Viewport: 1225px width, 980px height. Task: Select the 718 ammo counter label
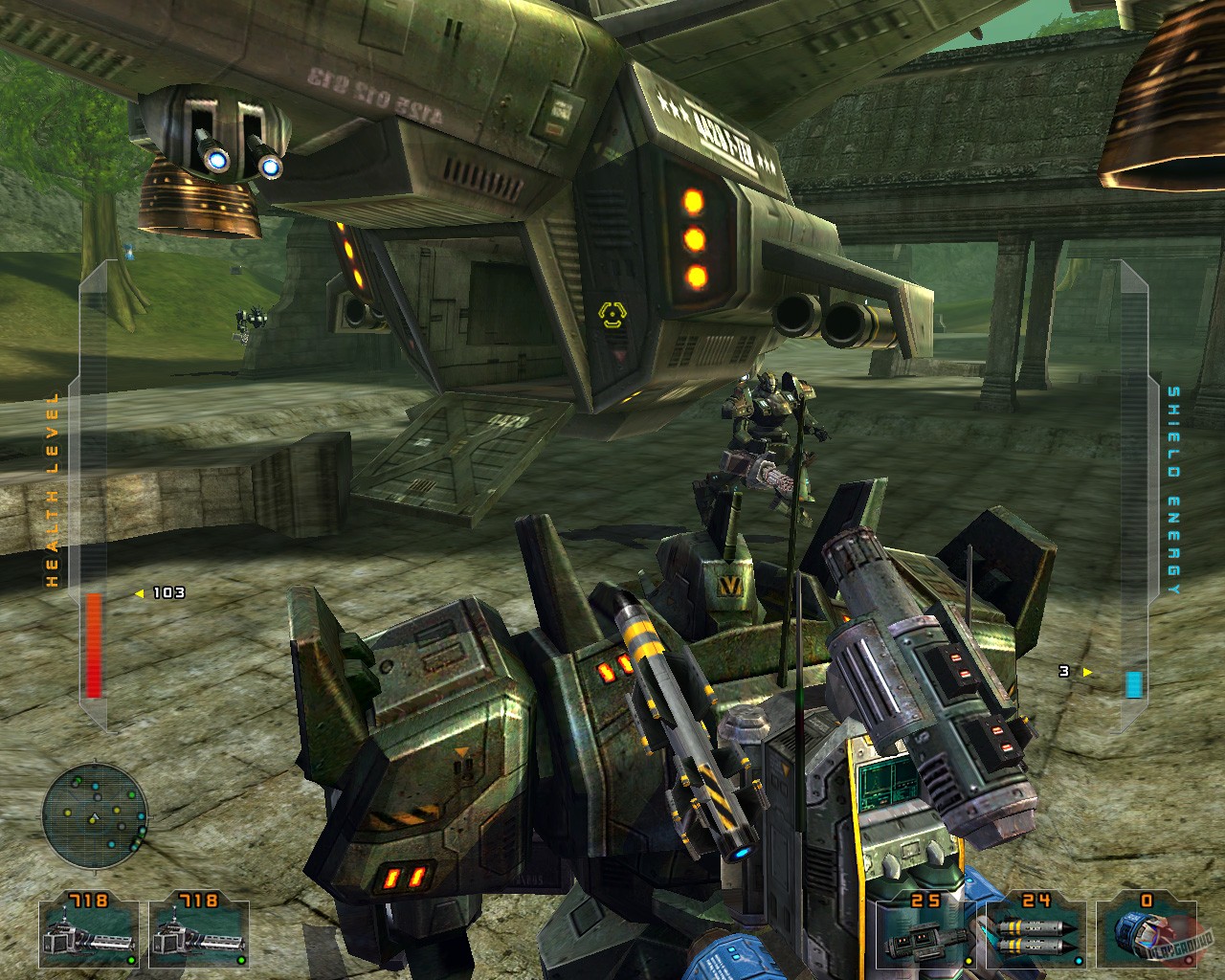(89, 898)
